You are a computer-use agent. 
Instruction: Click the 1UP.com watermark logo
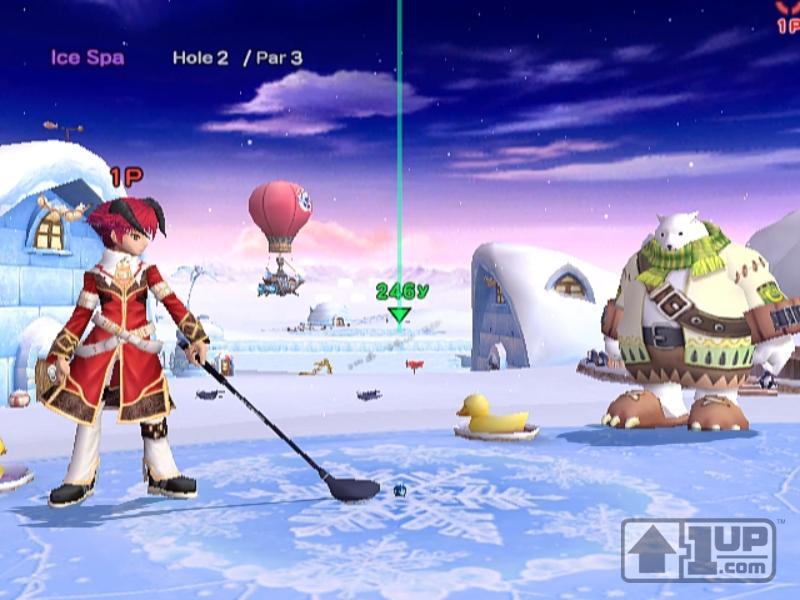click(698, 549)
